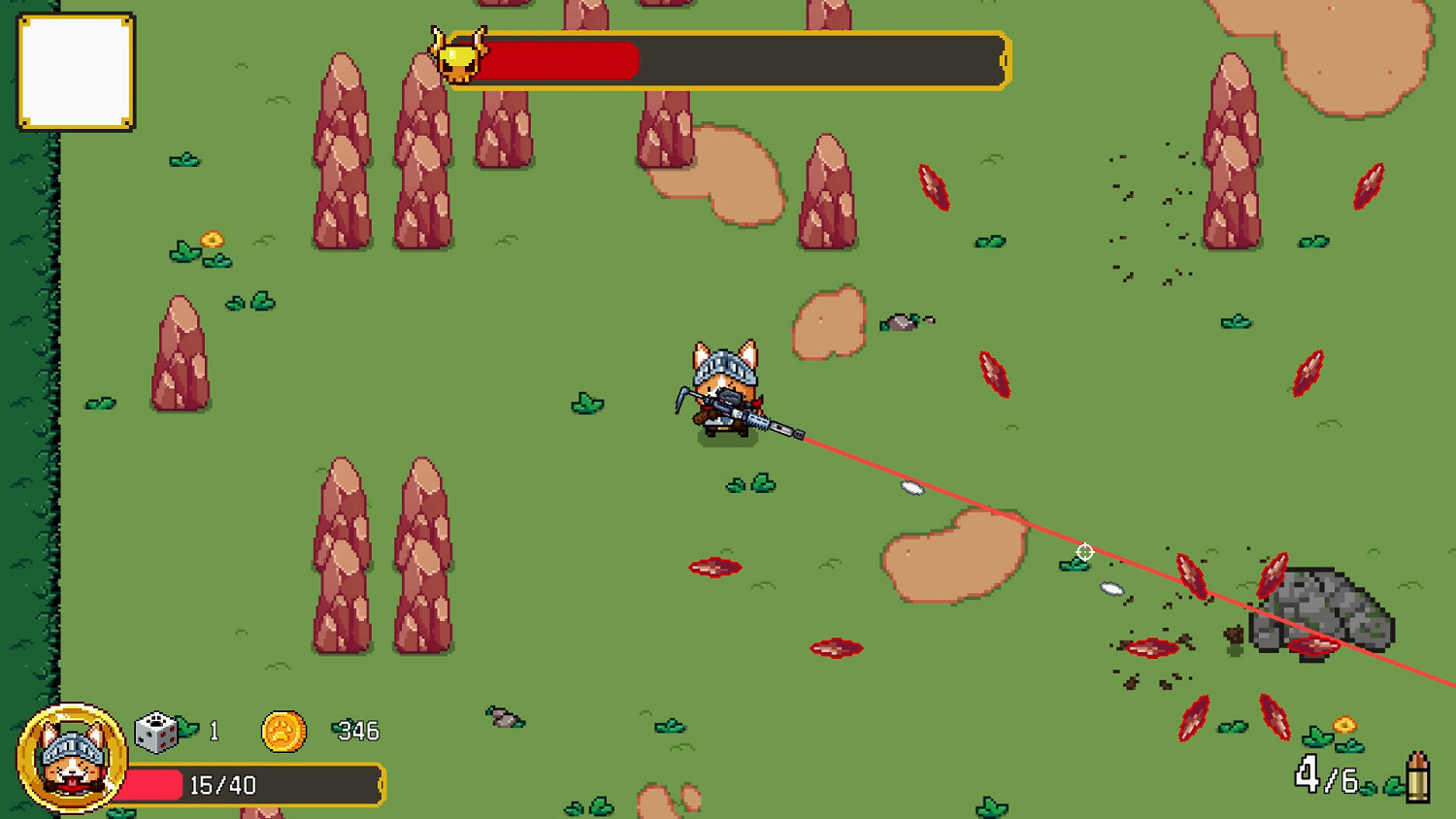Click the 4/6 ammo counter text

1325,774
